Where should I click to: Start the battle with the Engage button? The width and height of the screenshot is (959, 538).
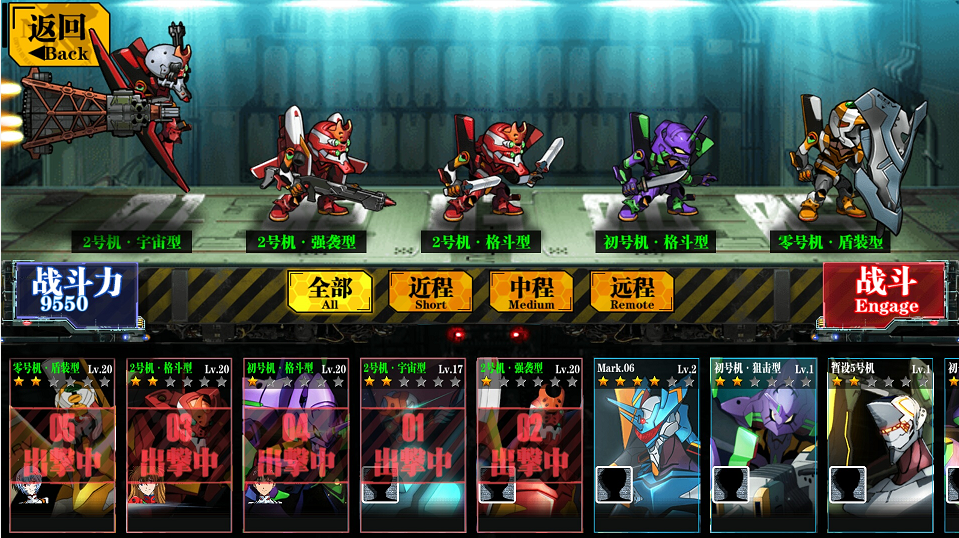tap(884, 292)
